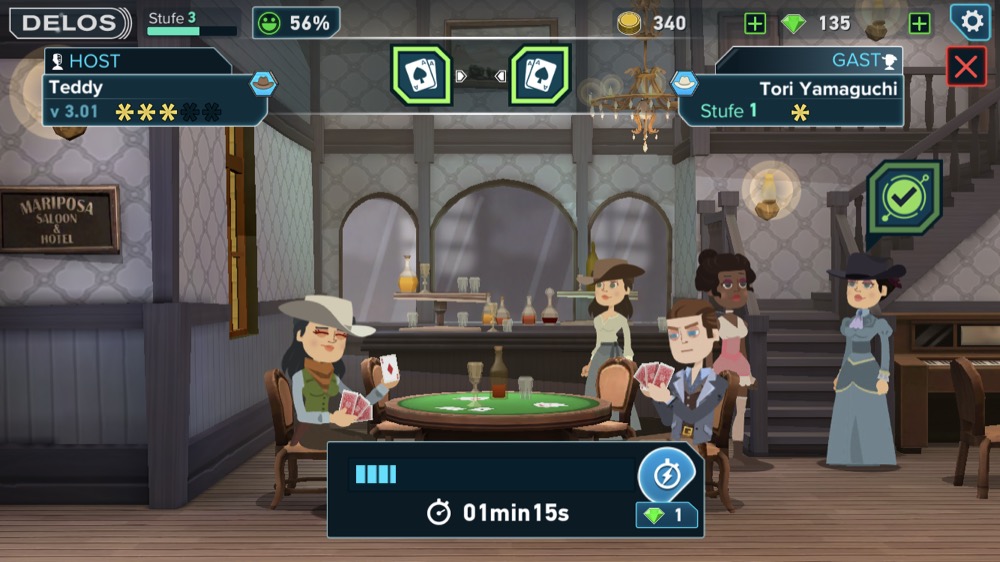The width and height of the screenshot is (1000, 562).
Task: Select the green checkmark hexagon badge
Action: [x=903, y=198]
